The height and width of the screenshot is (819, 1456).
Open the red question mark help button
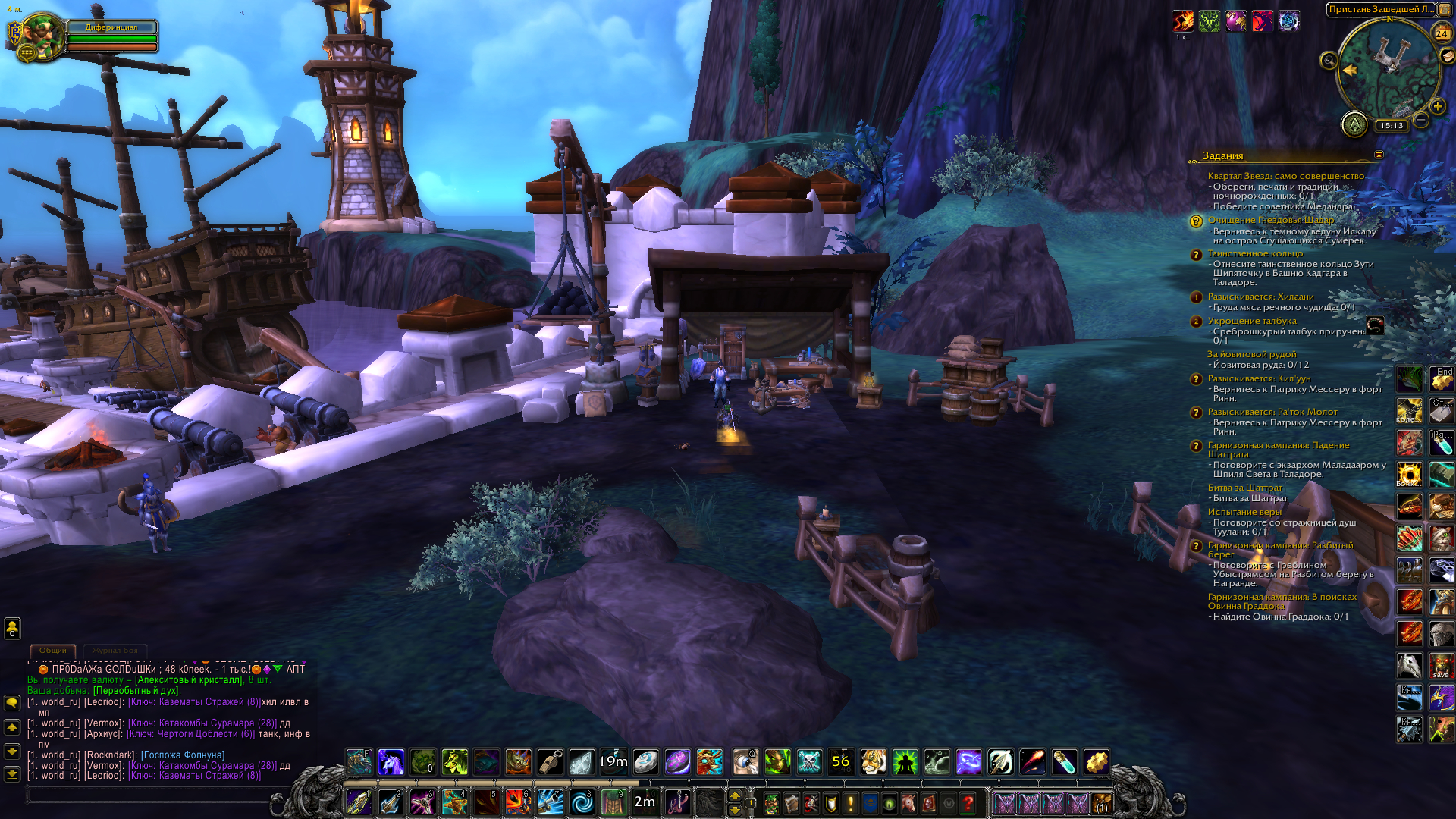968,803
